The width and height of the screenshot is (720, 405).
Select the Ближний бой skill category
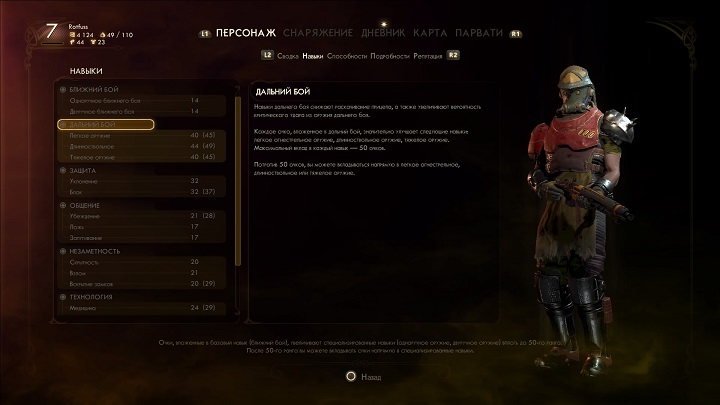click(x=92, y=90)
